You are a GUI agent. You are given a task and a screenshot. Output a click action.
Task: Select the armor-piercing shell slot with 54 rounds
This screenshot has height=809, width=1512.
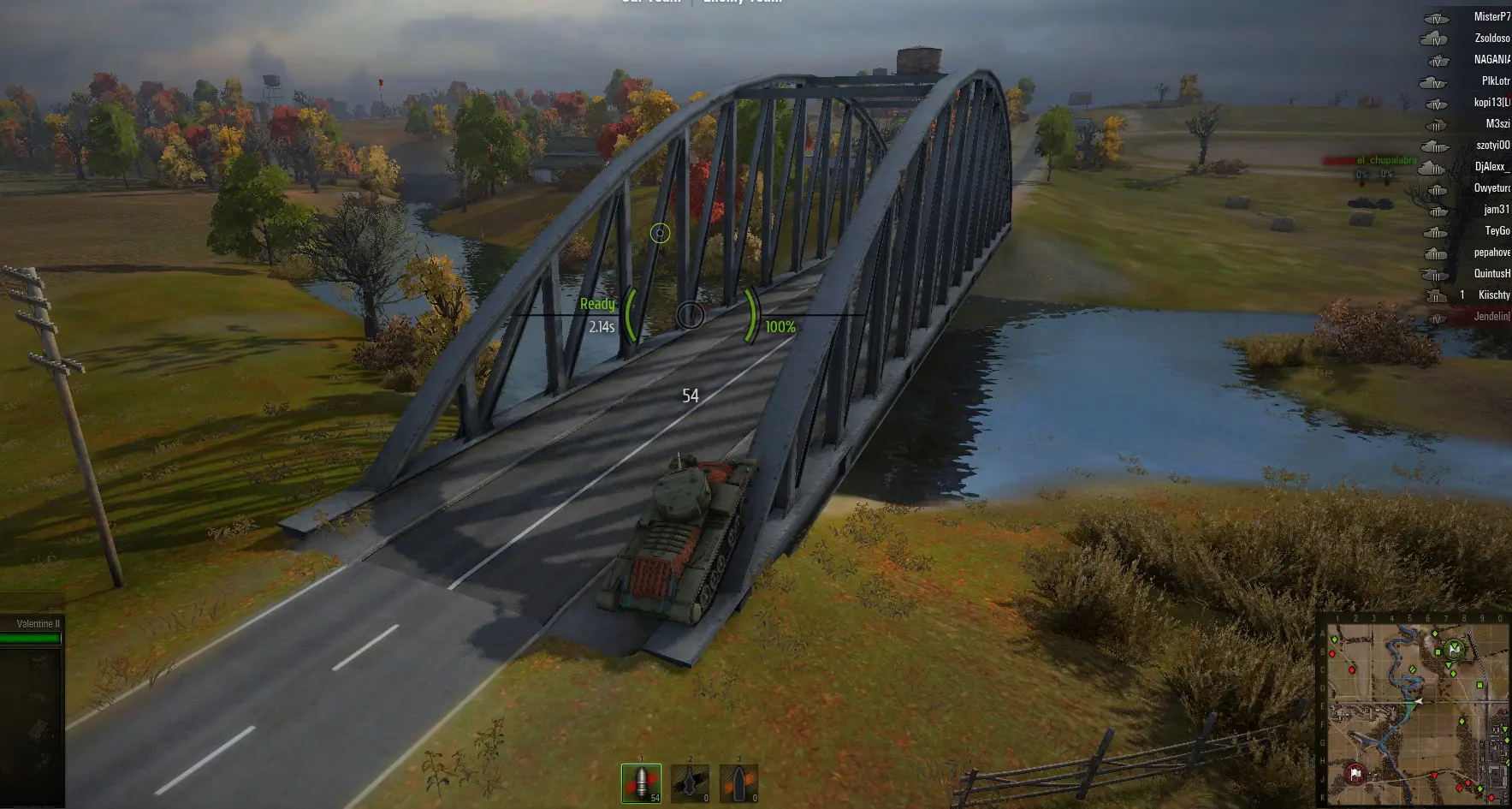(x=641, y=782)
